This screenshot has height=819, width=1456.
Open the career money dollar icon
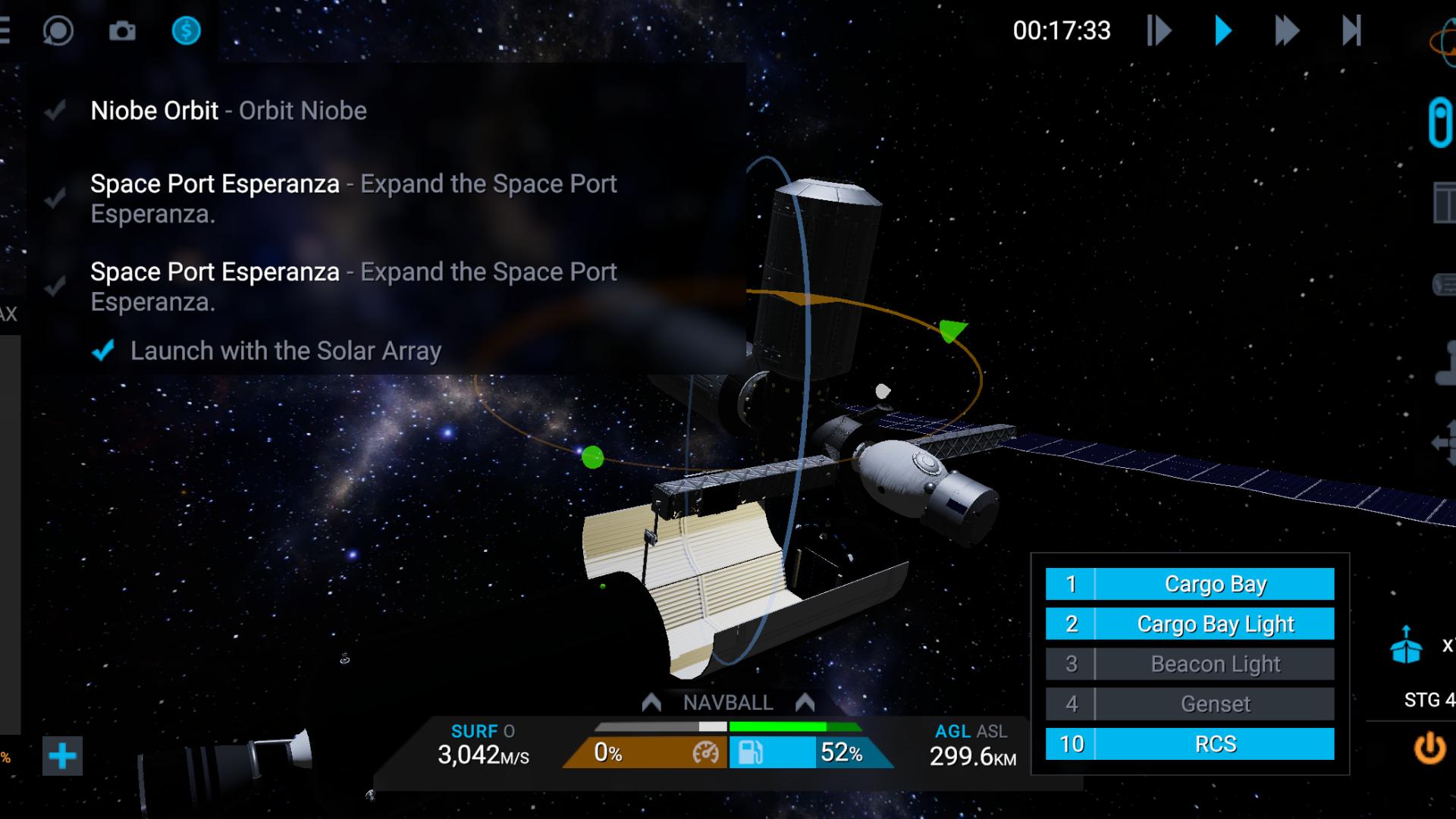[186, 31]
